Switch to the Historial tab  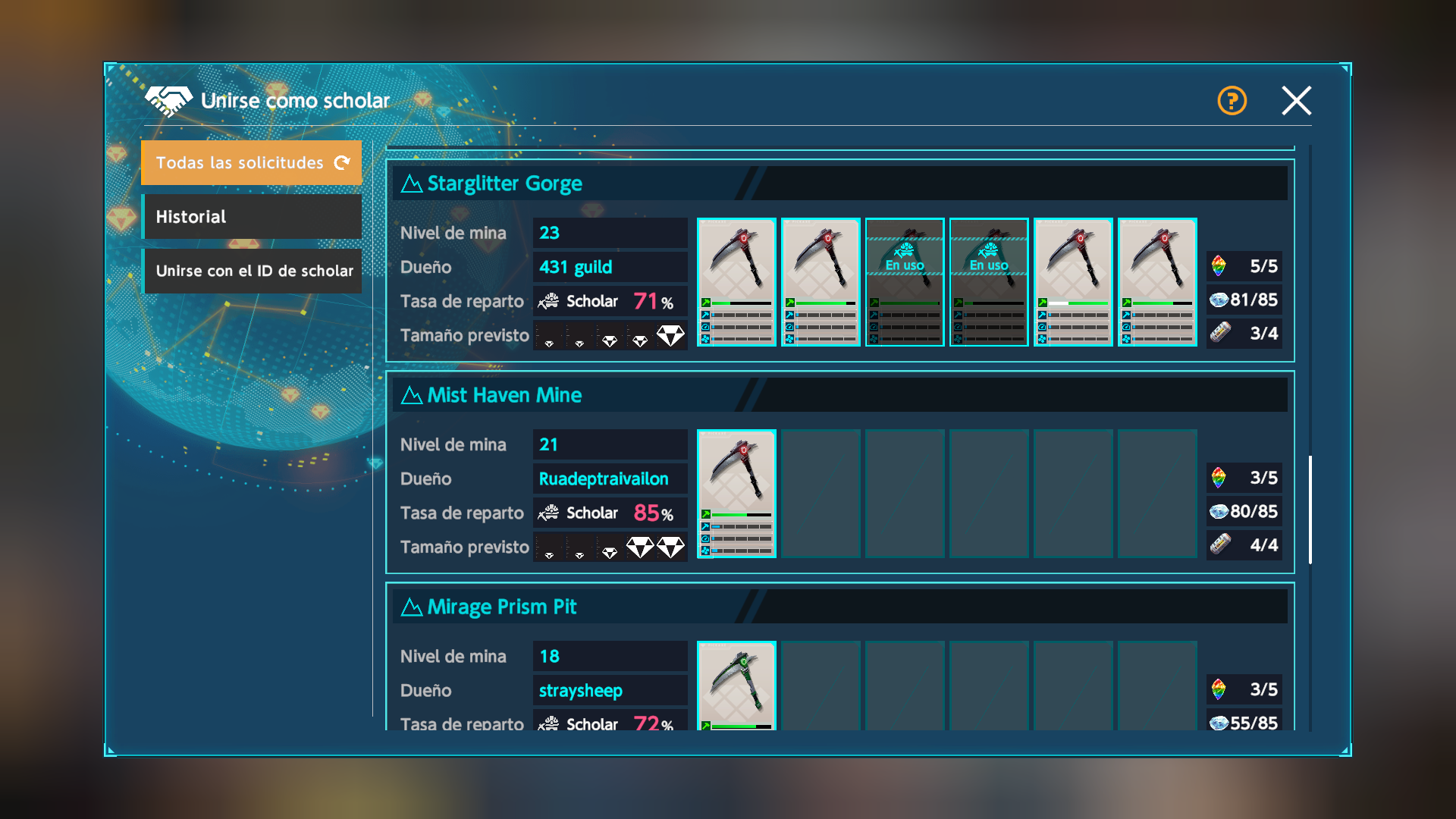tap(252, 217)
